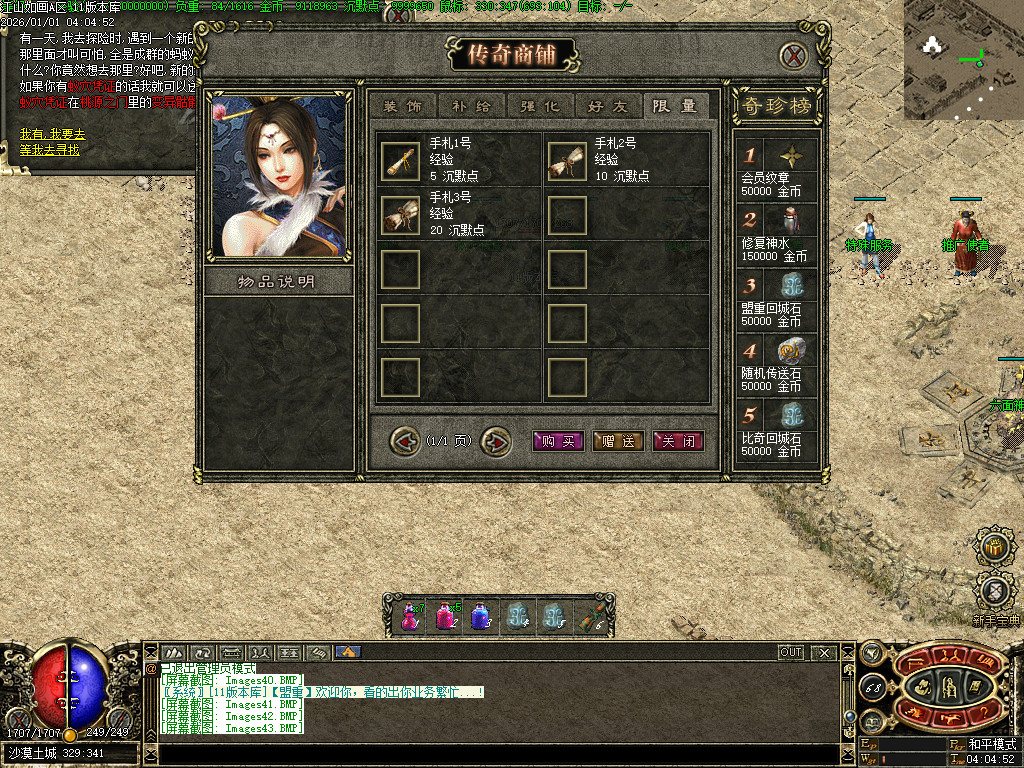This screenshot has height=768, width=1024.
Task: Go to the previous shop page arrow
Action: tap(404, 440)
